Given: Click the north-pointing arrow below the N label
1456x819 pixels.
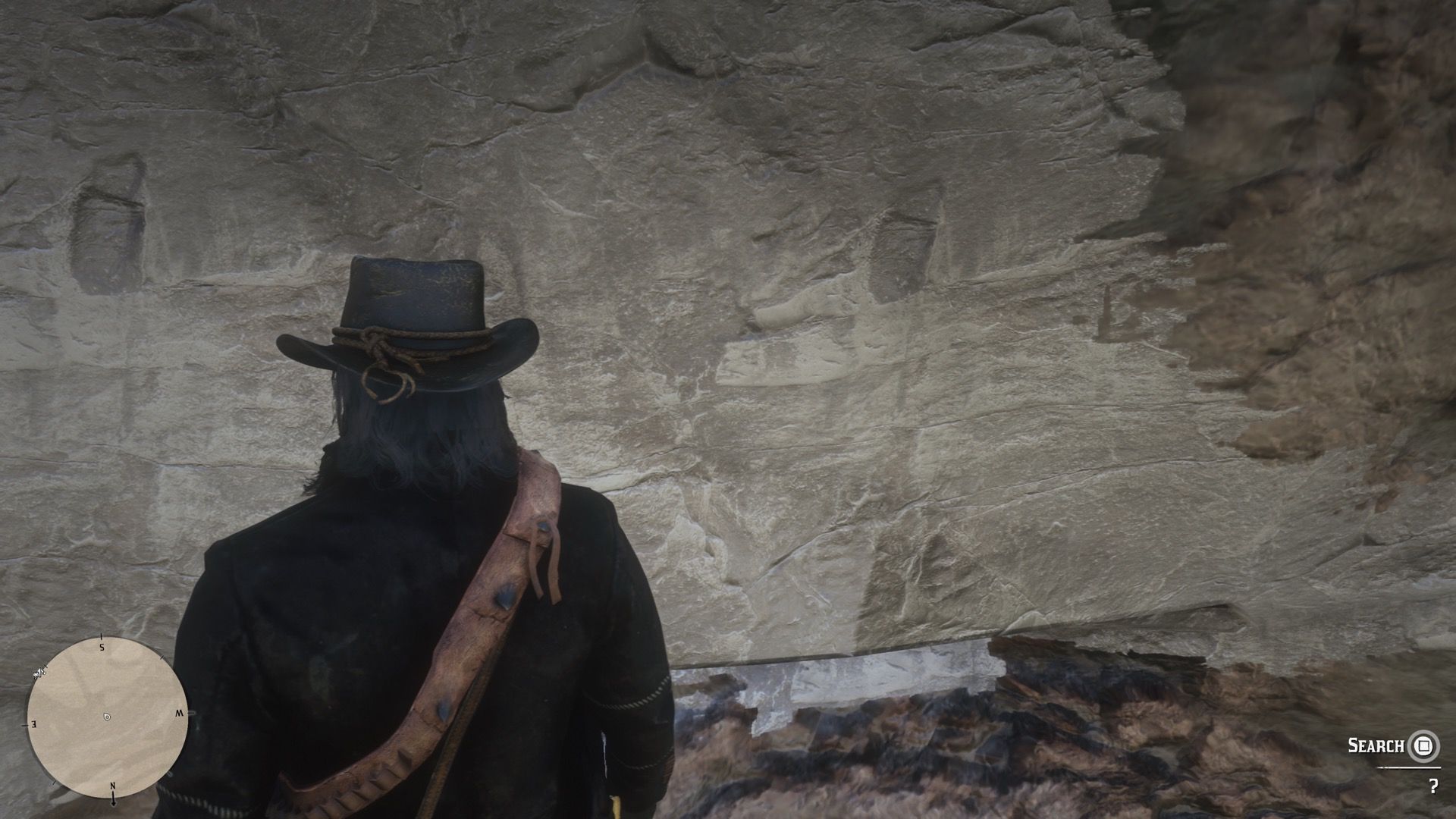Looking at the screenshot, I should pyautogui.click(x=113, y=799).
